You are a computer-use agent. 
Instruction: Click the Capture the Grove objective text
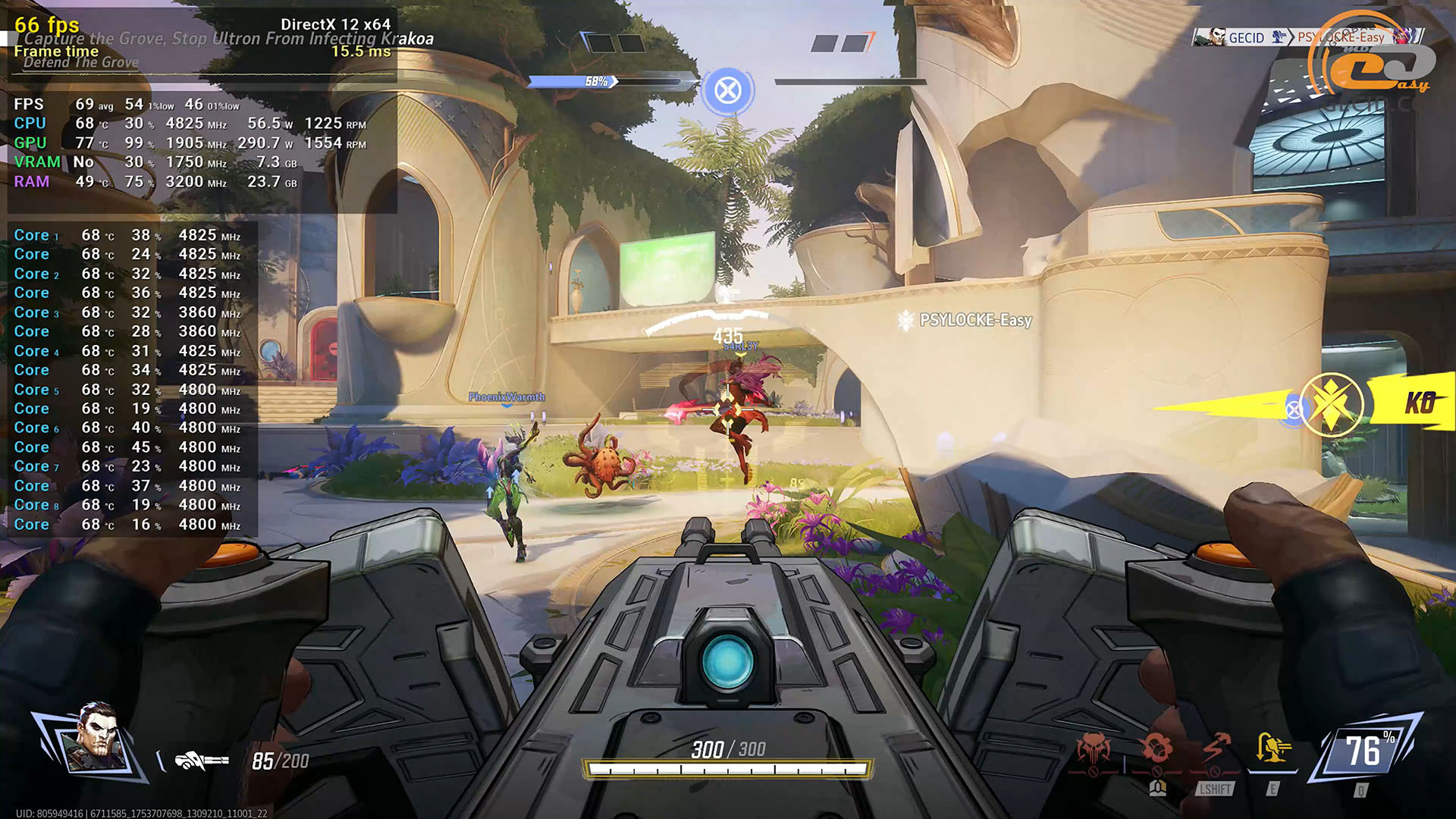tap(229, 39)
